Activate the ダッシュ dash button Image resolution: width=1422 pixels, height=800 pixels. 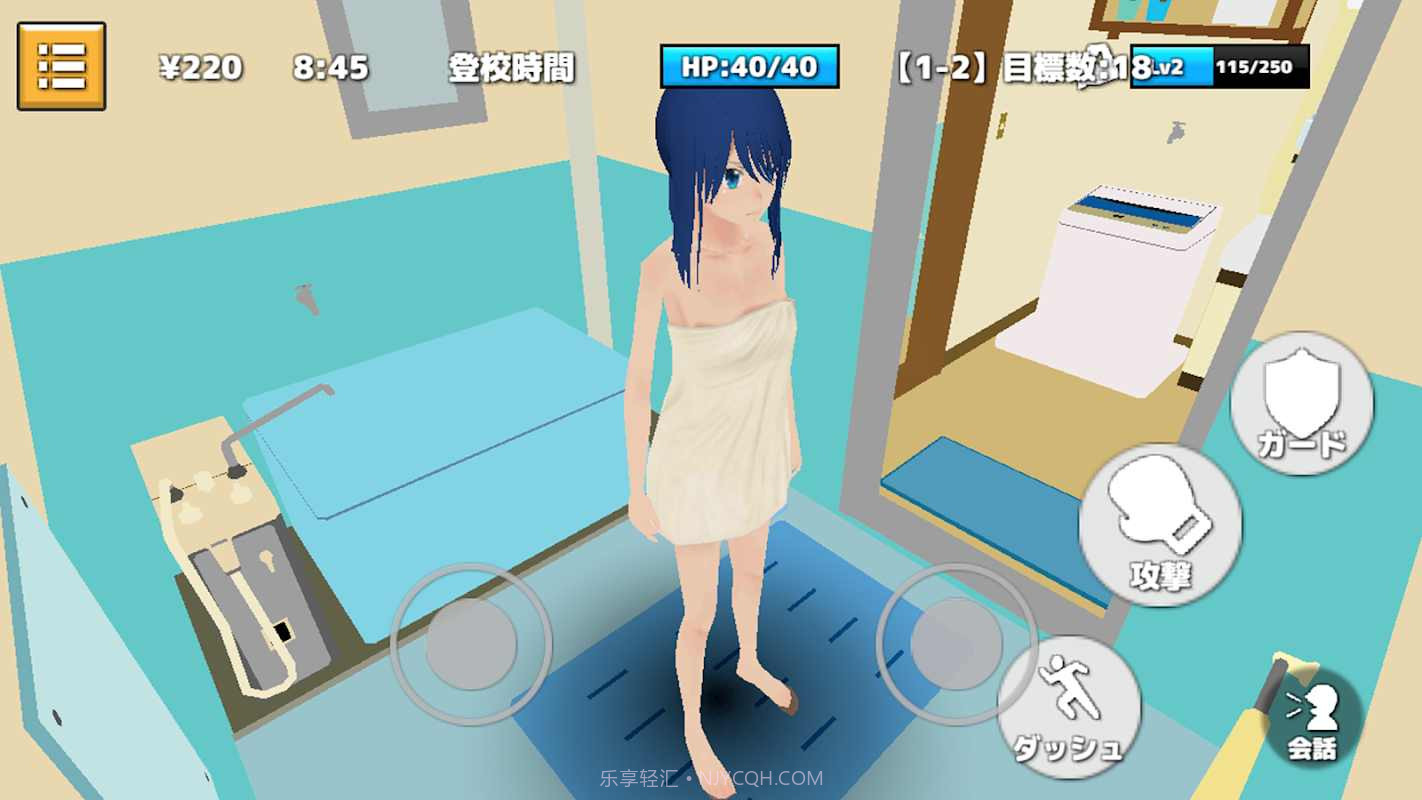pos(1069,707)
